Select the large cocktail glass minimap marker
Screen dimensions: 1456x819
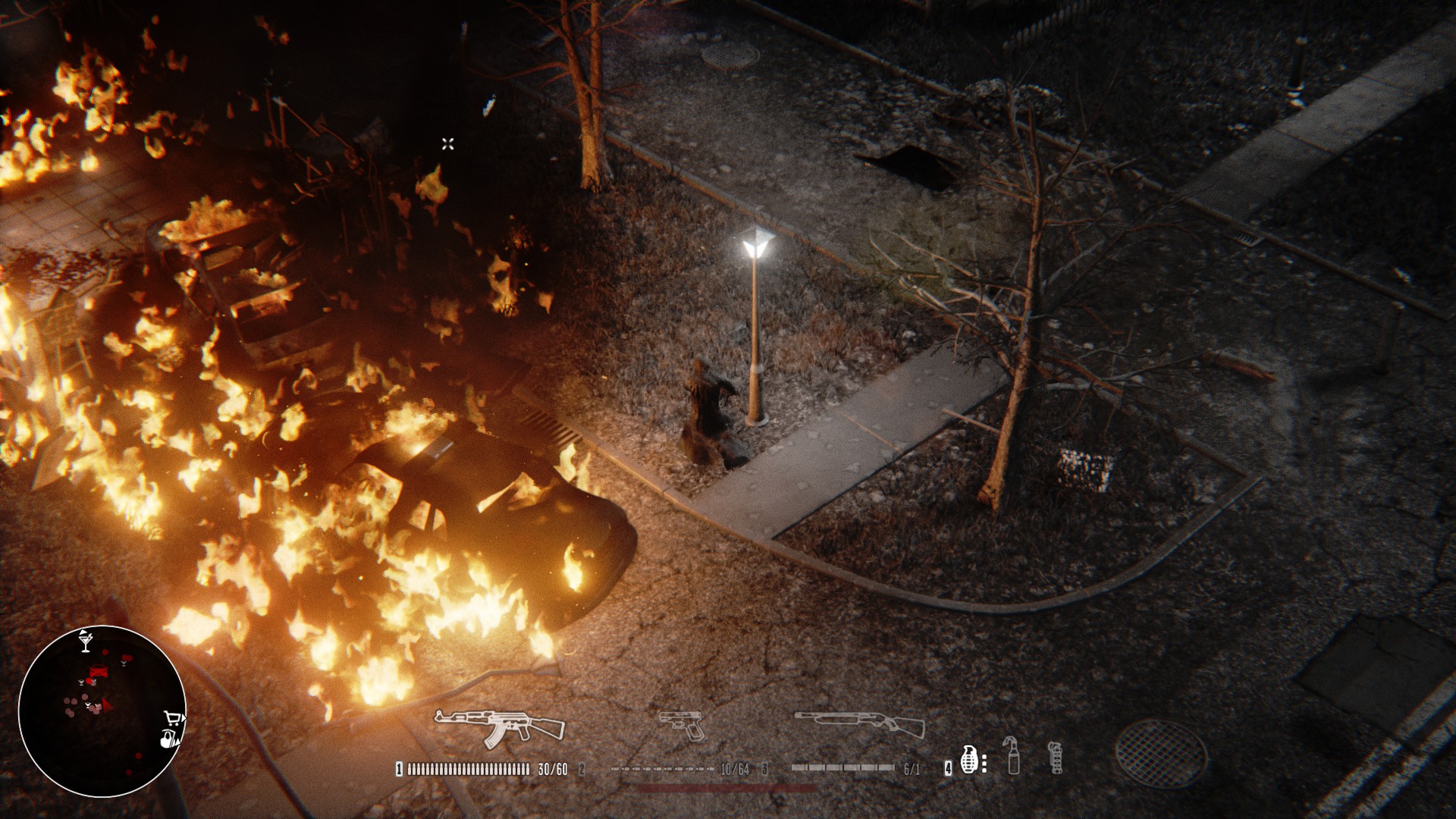tap(85, 641)
